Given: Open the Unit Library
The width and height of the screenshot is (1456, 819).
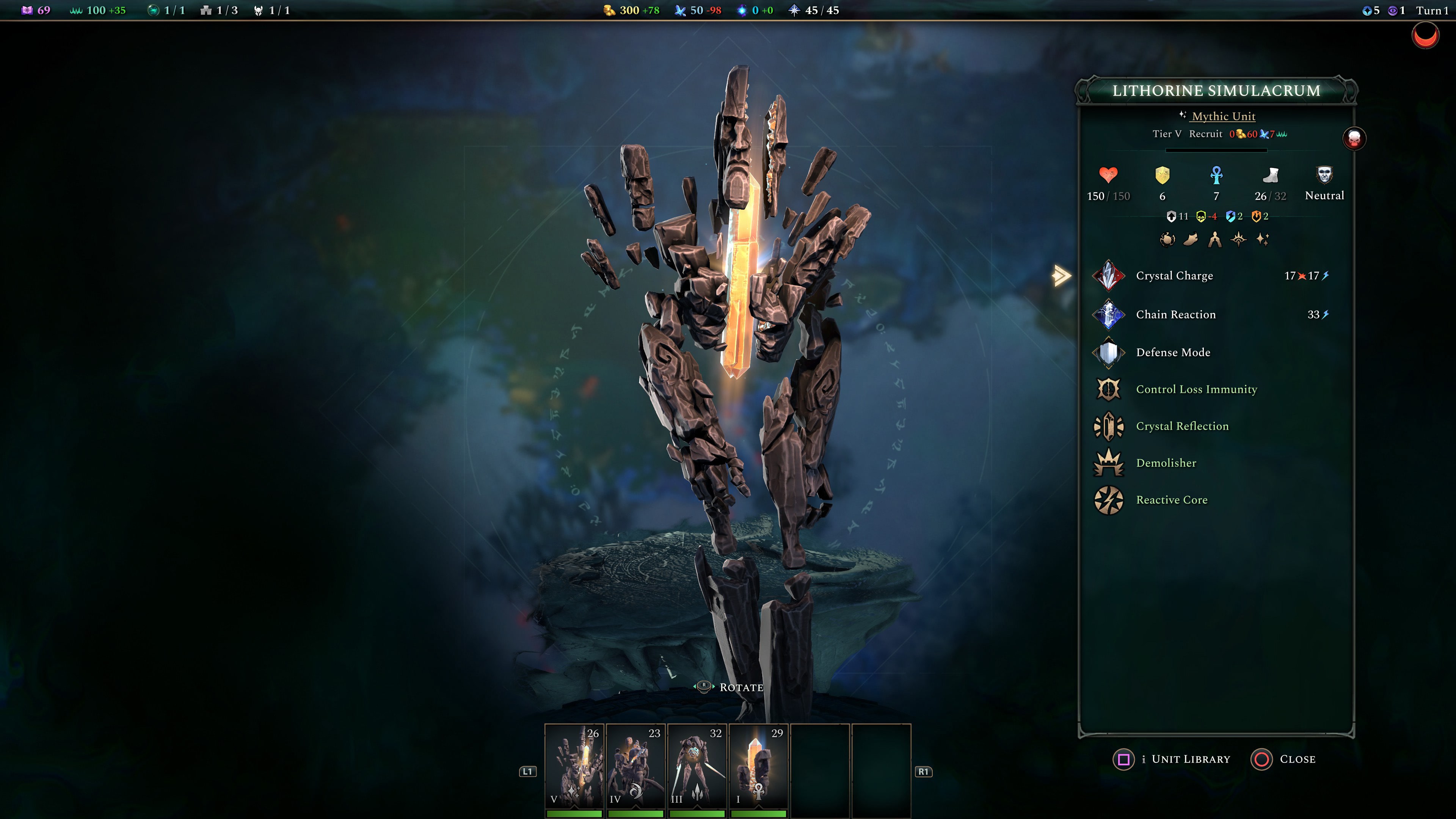Looking at the screenshot, I should (1171, 759).
